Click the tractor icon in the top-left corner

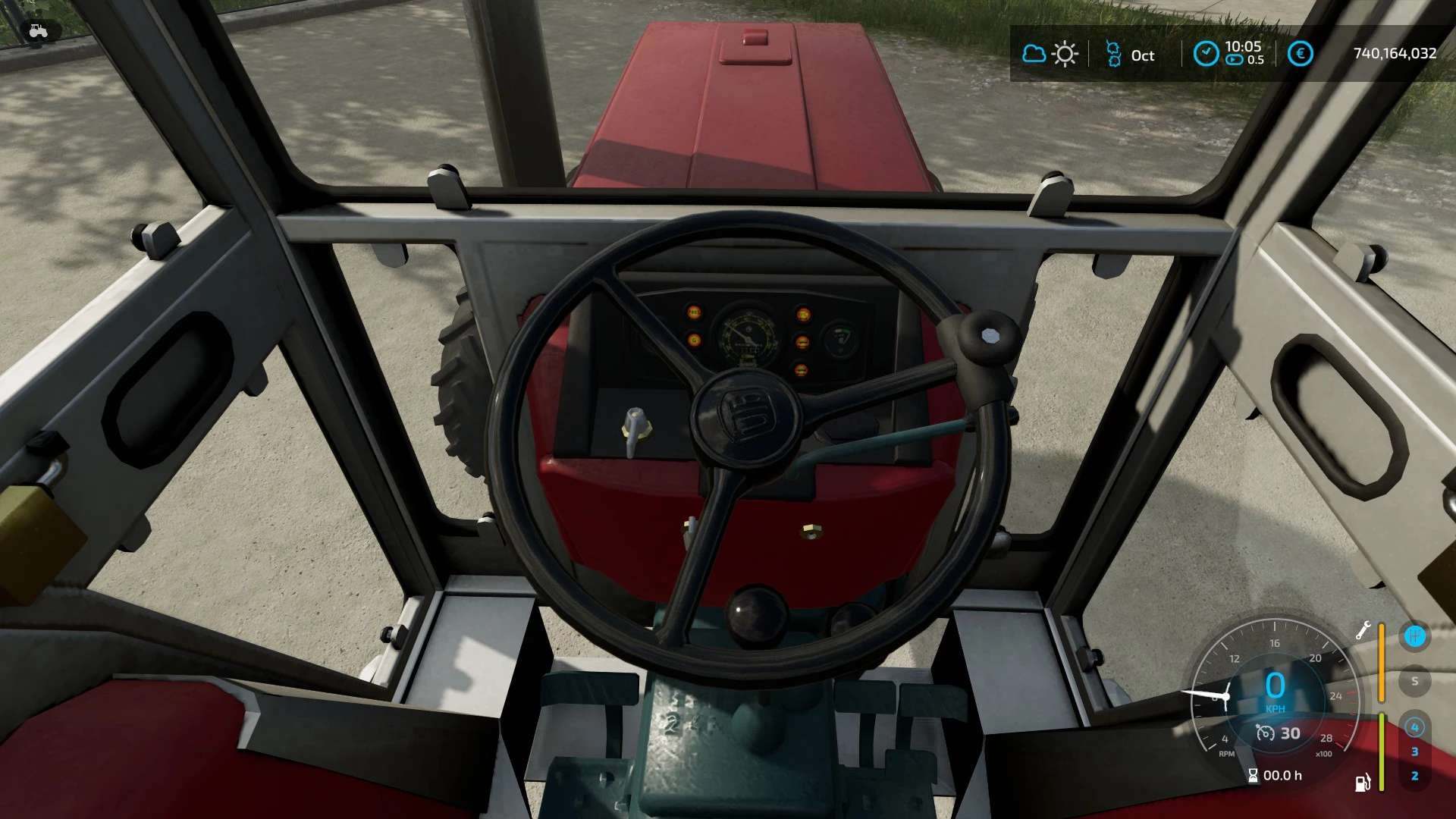point(38,31)
